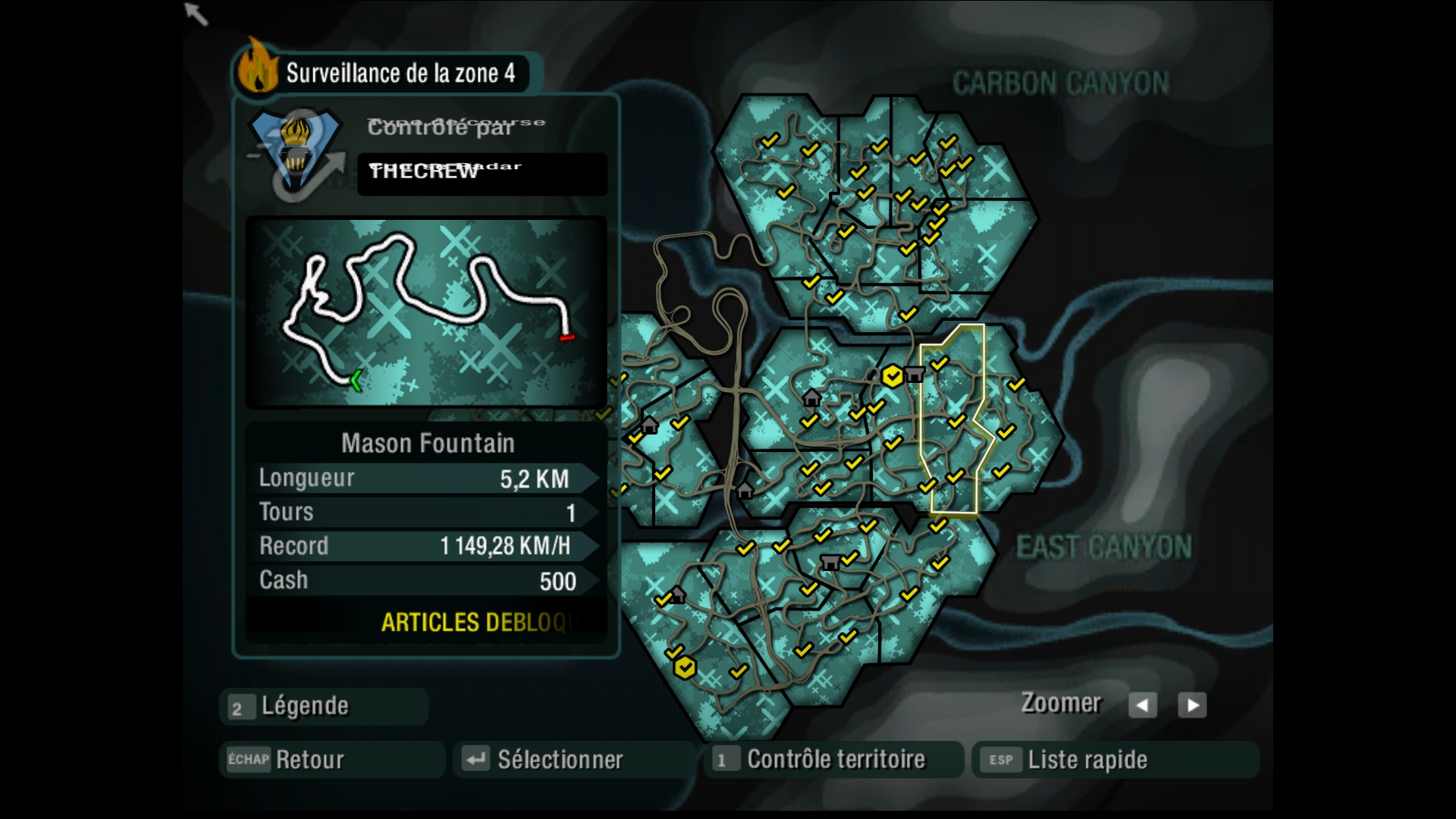The height and width of the screenshot is (819, 1456).
Task: Click the yellow hexagon checkmark marker near map bottom
Action: pyautogui.click(x=685, y=668)
